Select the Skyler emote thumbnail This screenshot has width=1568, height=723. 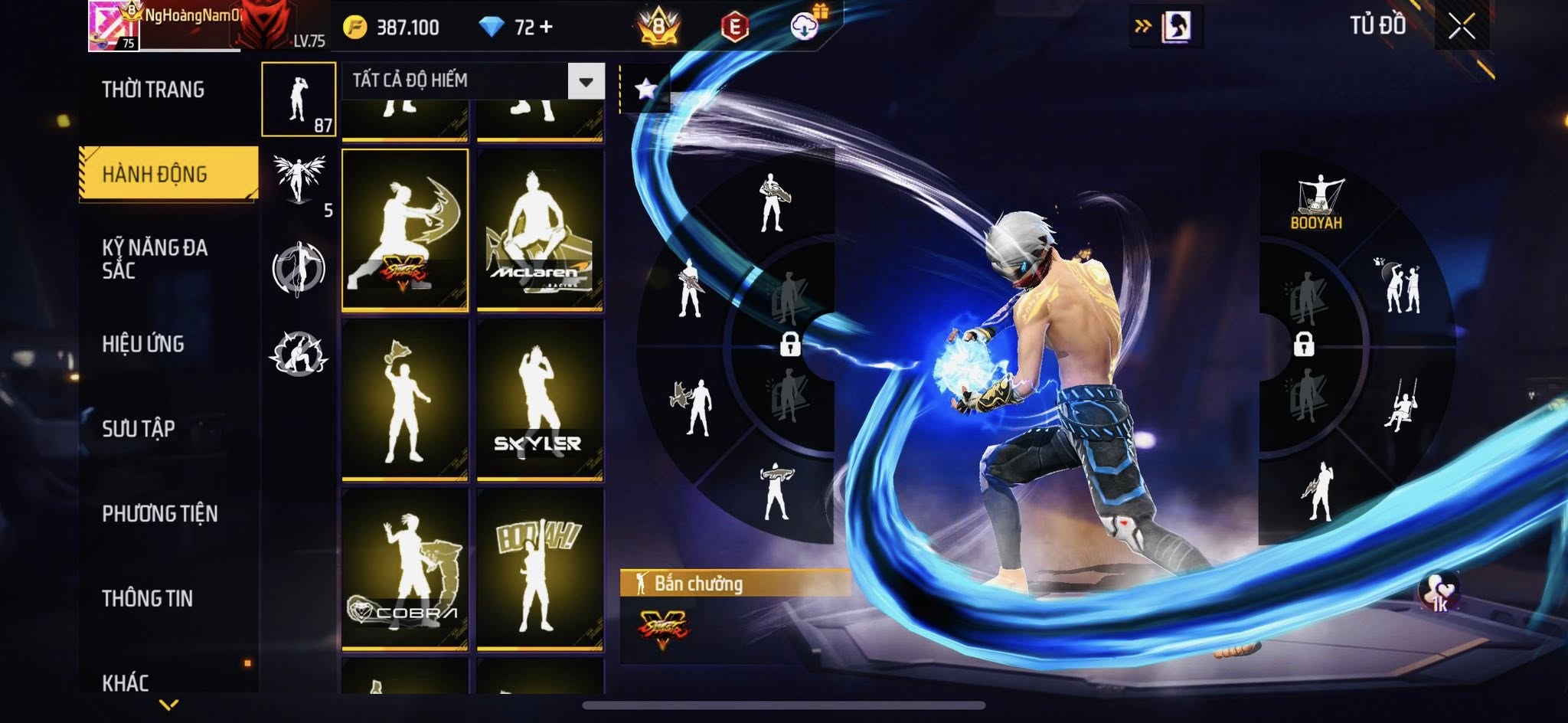[x=540, y=399]
